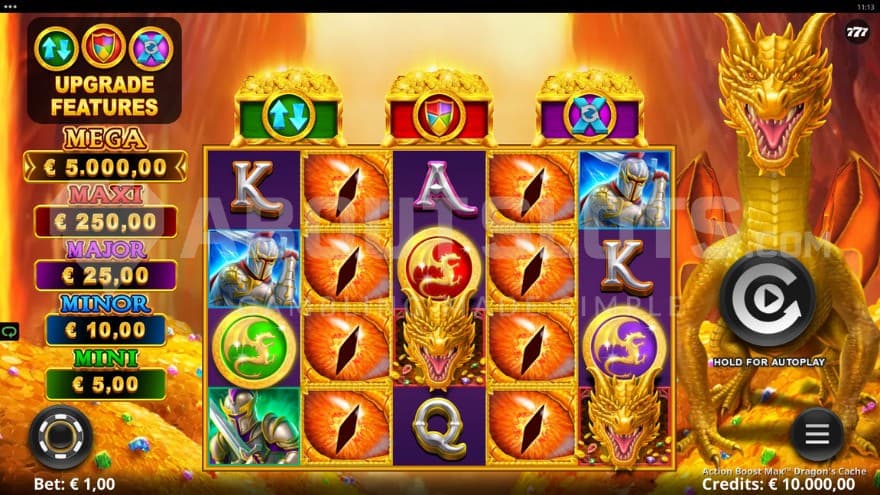The image size is (880, 495).
Task: Open the bet chip selector
Action: (60, 436)
